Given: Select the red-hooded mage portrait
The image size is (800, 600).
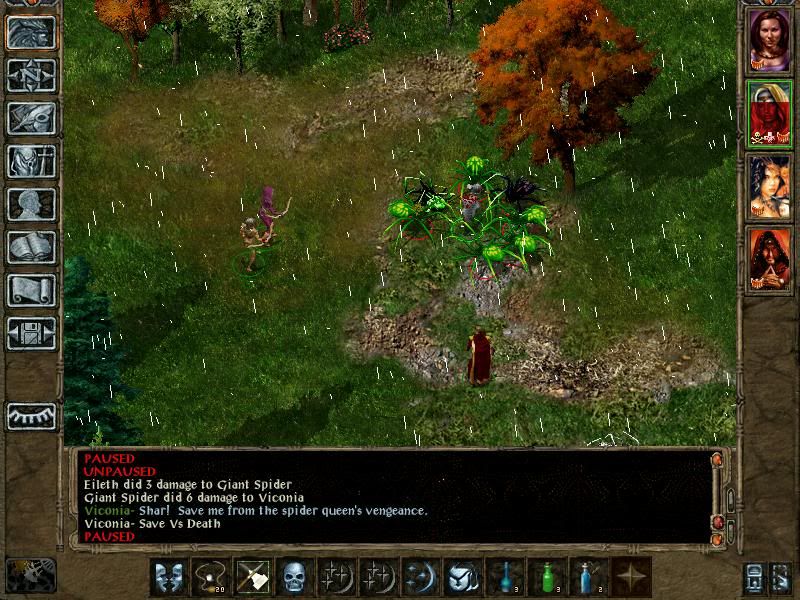Looking at the screenshot, I should click(x=769, y=260).
